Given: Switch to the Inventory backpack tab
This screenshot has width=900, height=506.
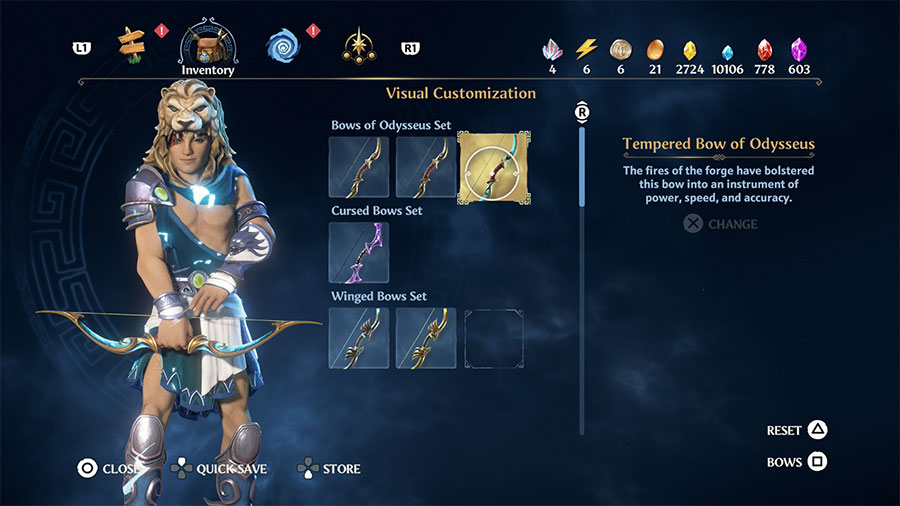Looking at the screenshot, I should [x=207, y=45].
